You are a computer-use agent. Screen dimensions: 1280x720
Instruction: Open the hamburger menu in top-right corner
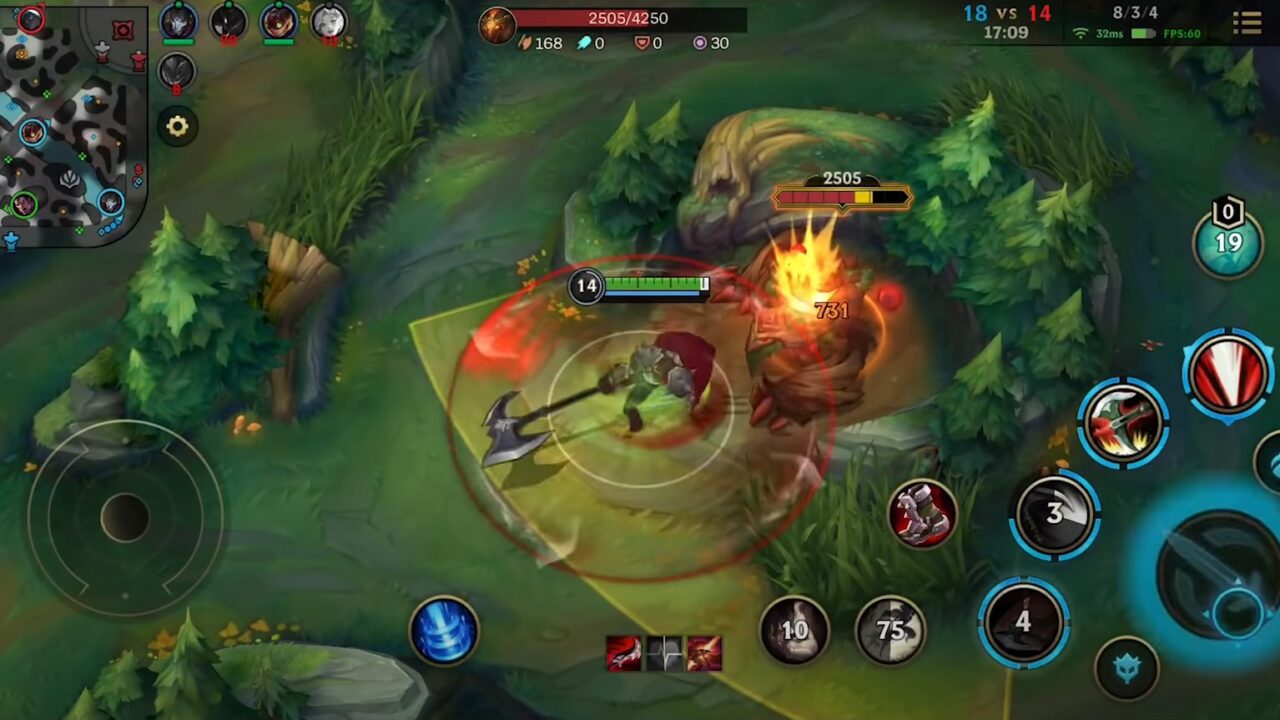[x=1247, y=22]
